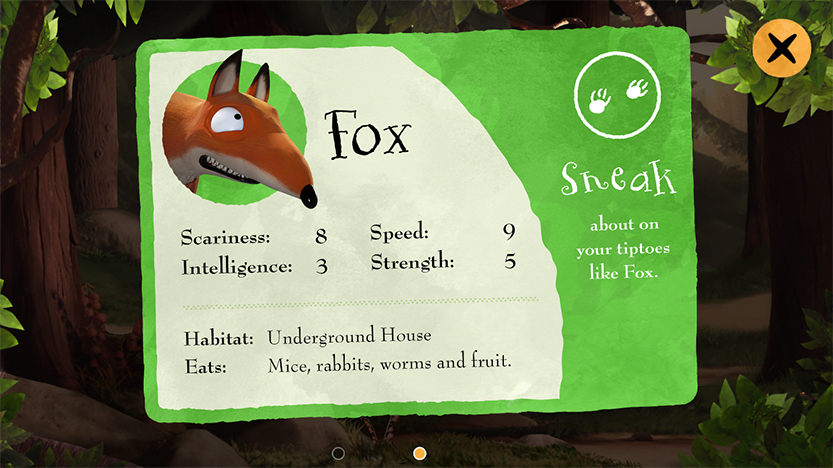Close the Fox info card
The image size is (833, 468).
(x=781, y=48)
